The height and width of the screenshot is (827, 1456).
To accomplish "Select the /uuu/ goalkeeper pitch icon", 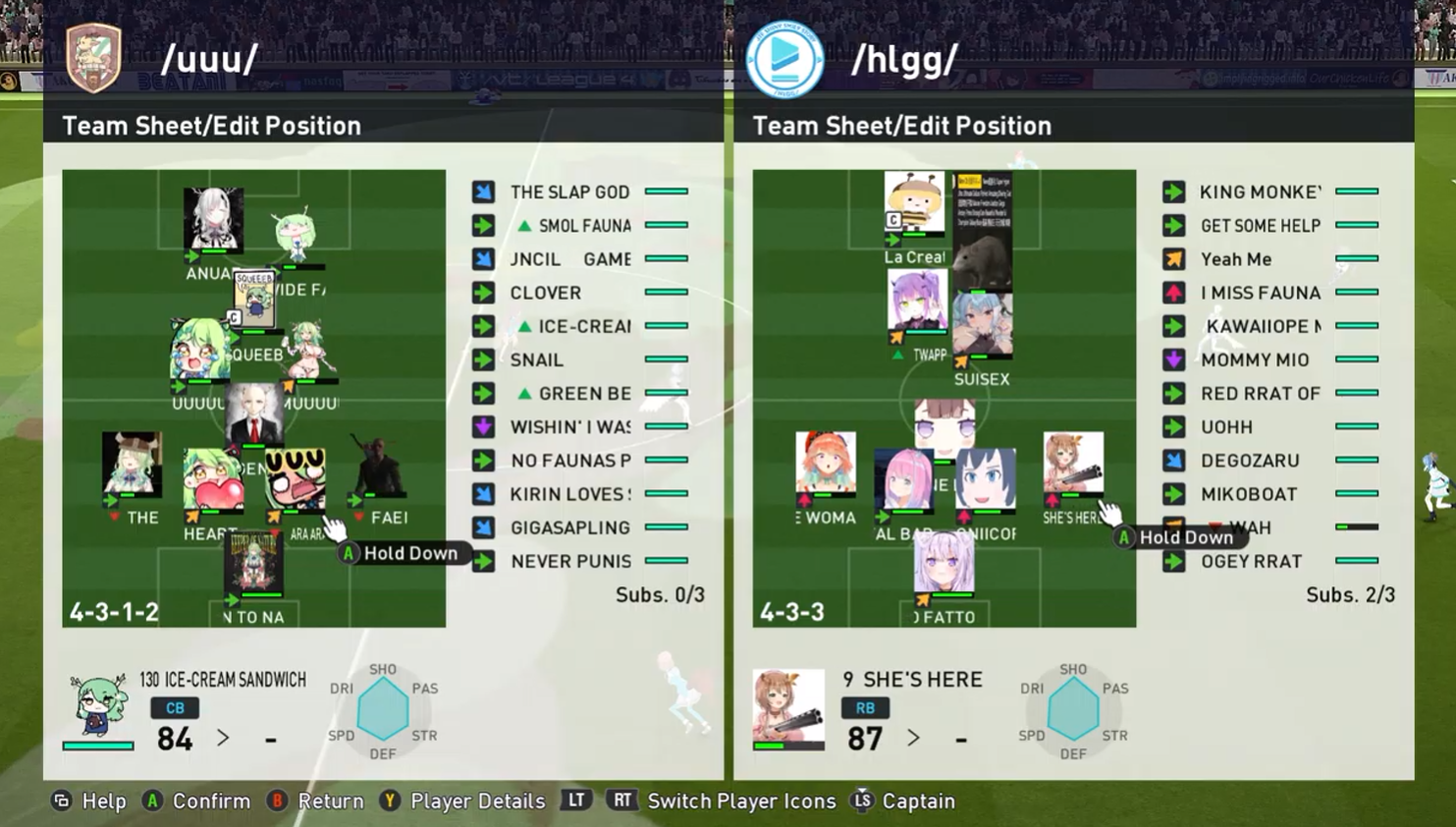I will tap(253, 563).
